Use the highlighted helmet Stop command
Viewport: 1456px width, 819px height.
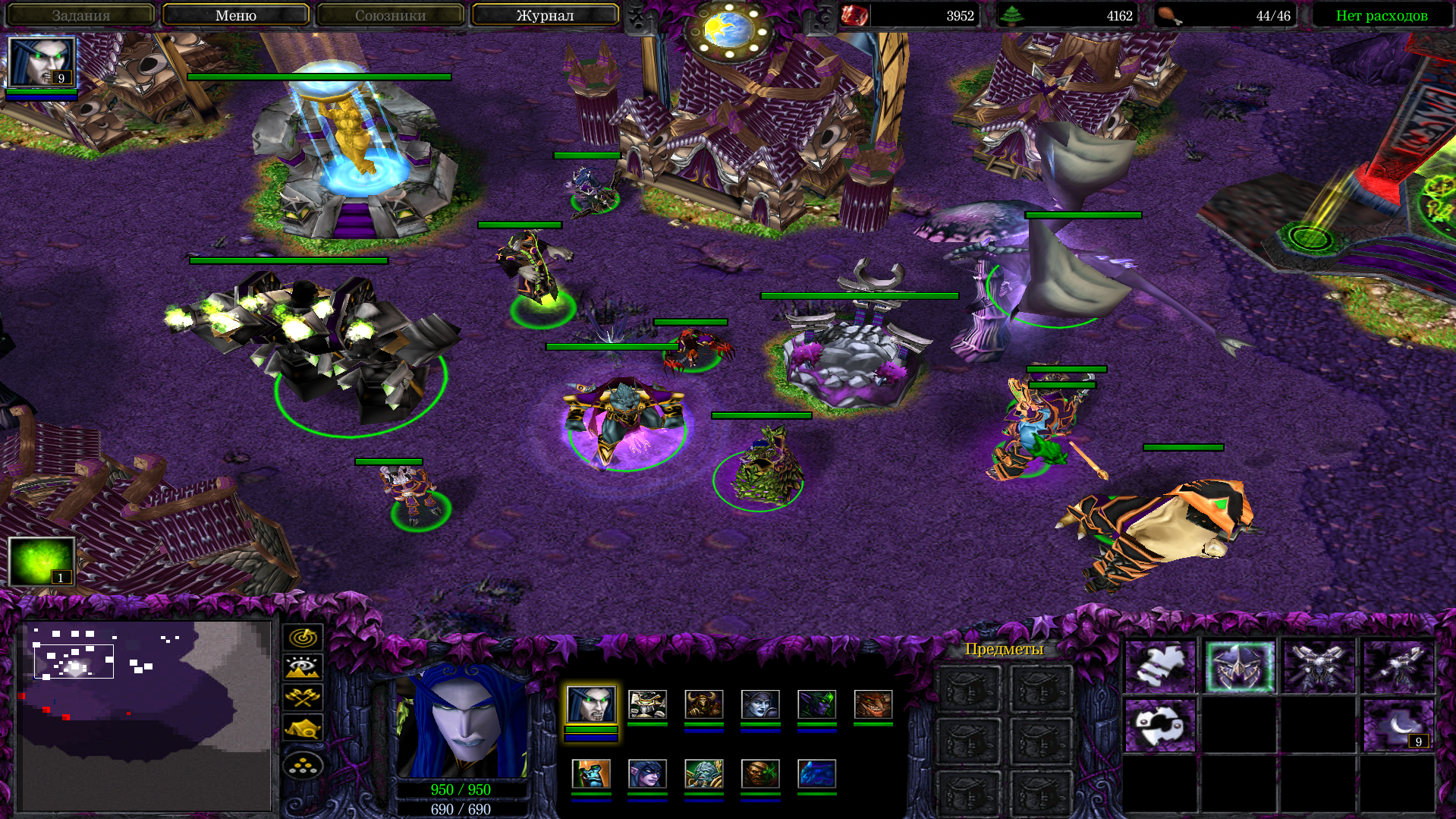pyautogui.click(x=1240, y=667)
